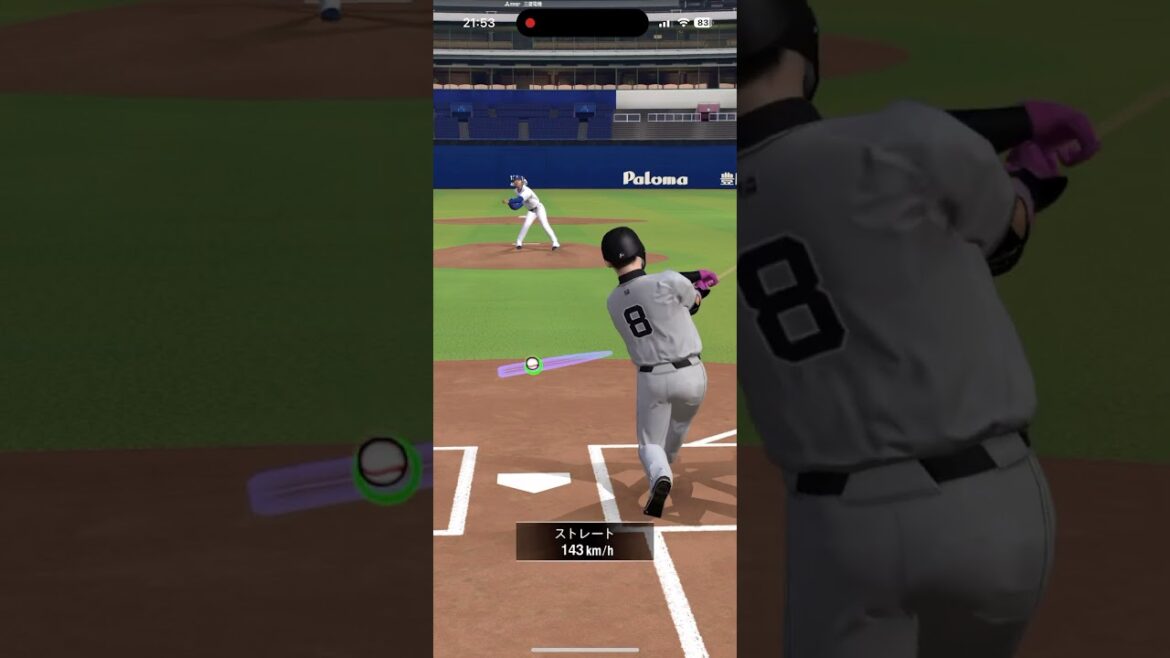
Task: Tap the red screen recording indicator
Action: click(530, 23)
